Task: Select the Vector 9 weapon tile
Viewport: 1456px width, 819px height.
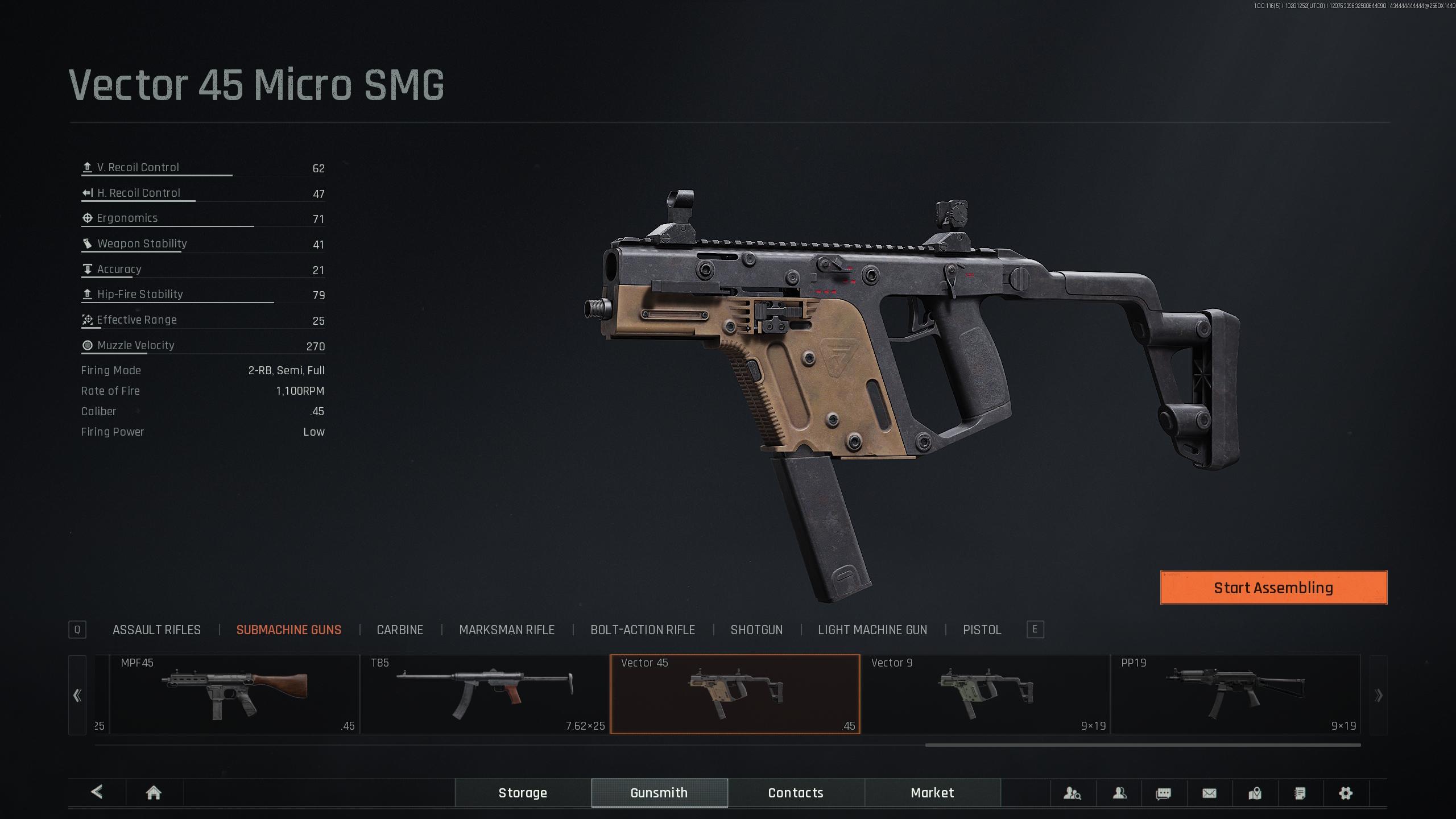Action: tap(985, 694)
